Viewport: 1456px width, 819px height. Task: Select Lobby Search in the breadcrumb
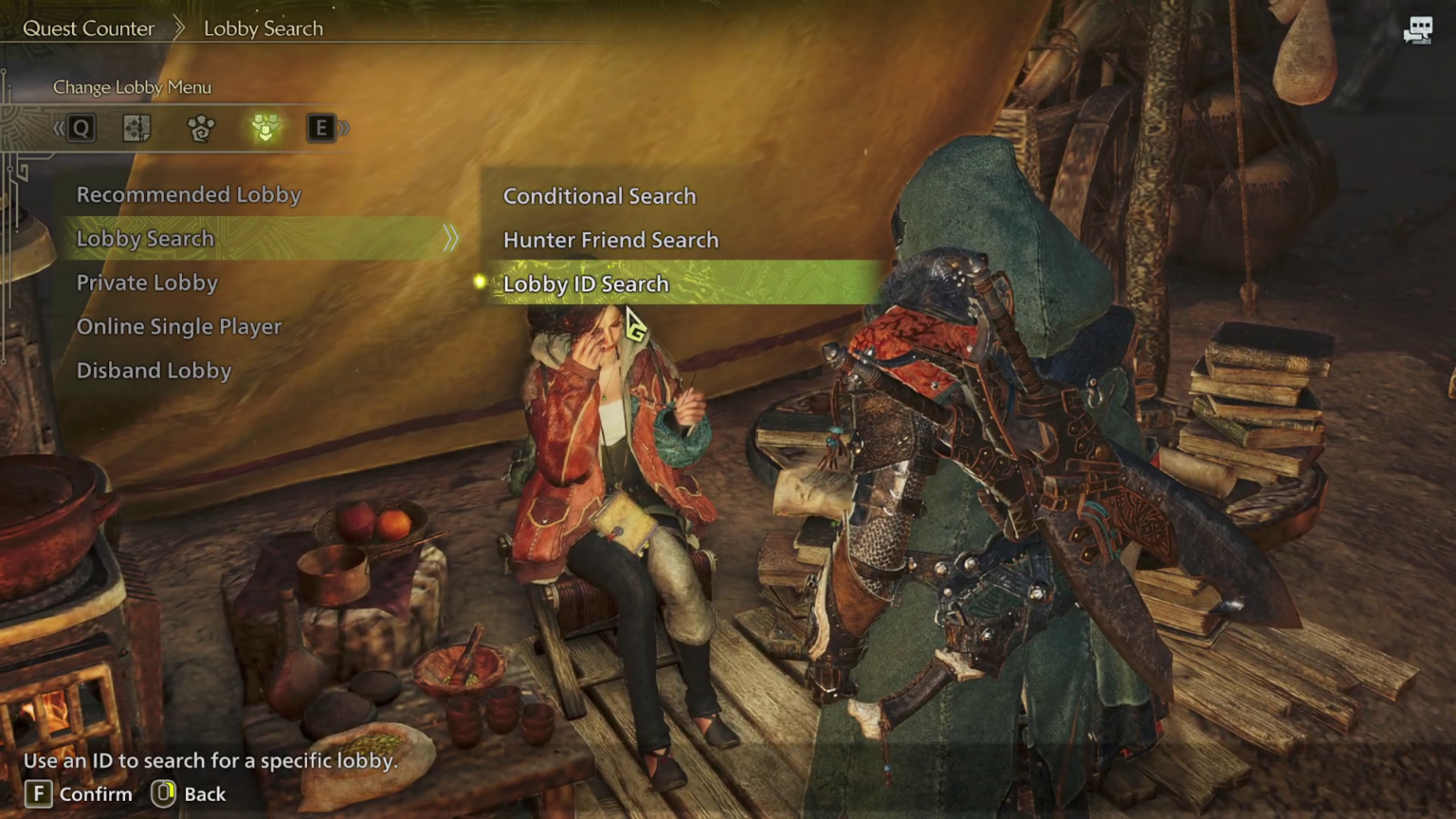pos(263,28)
